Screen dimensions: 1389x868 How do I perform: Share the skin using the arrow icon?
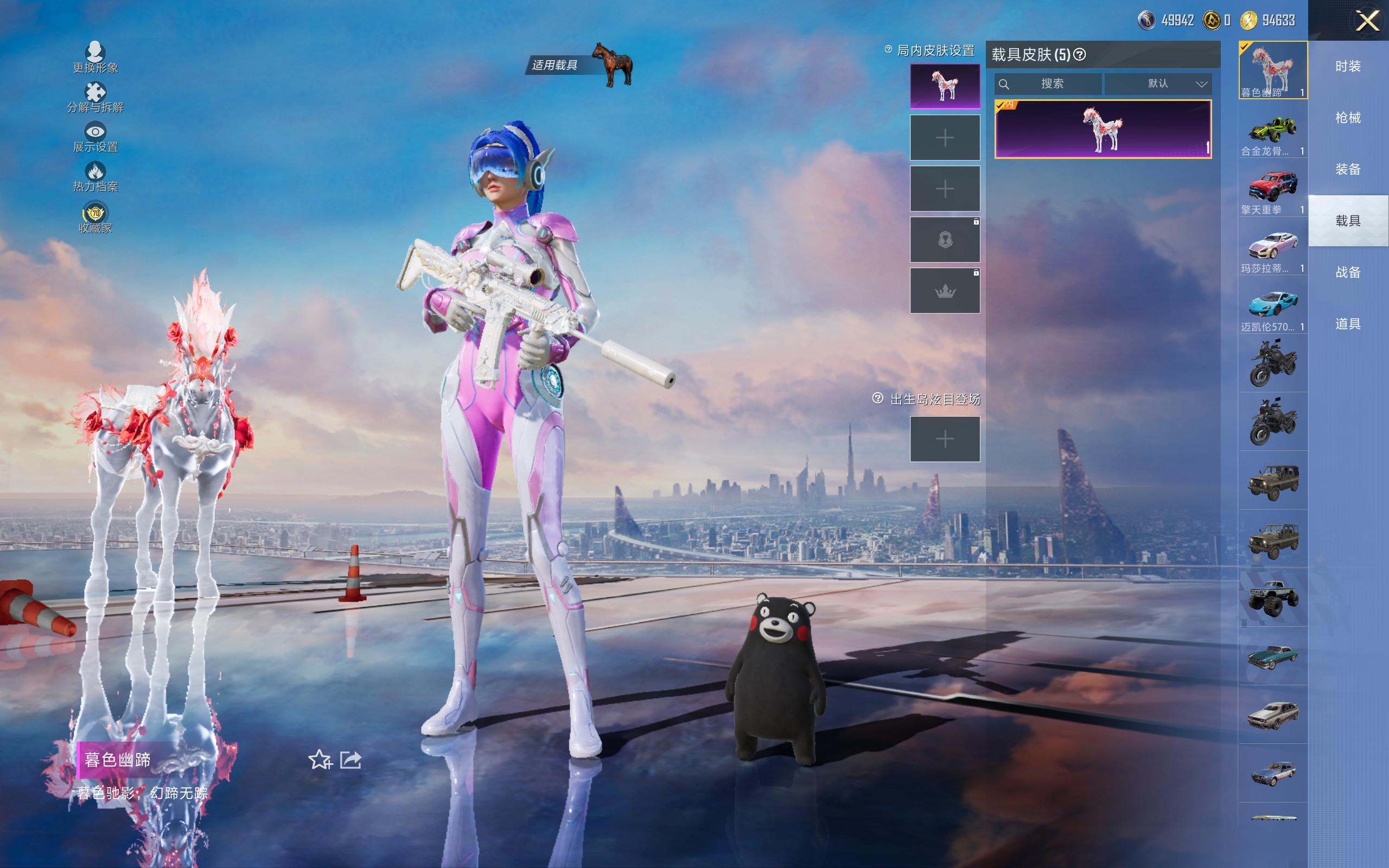[351, 759]
